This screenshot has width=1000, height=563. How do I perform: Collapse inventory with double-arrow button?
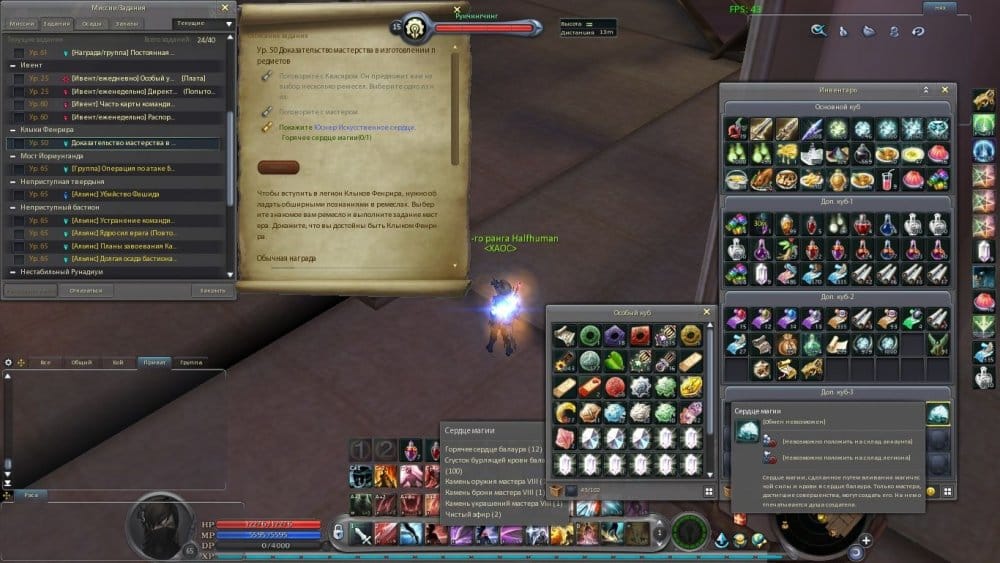[926, 90]
